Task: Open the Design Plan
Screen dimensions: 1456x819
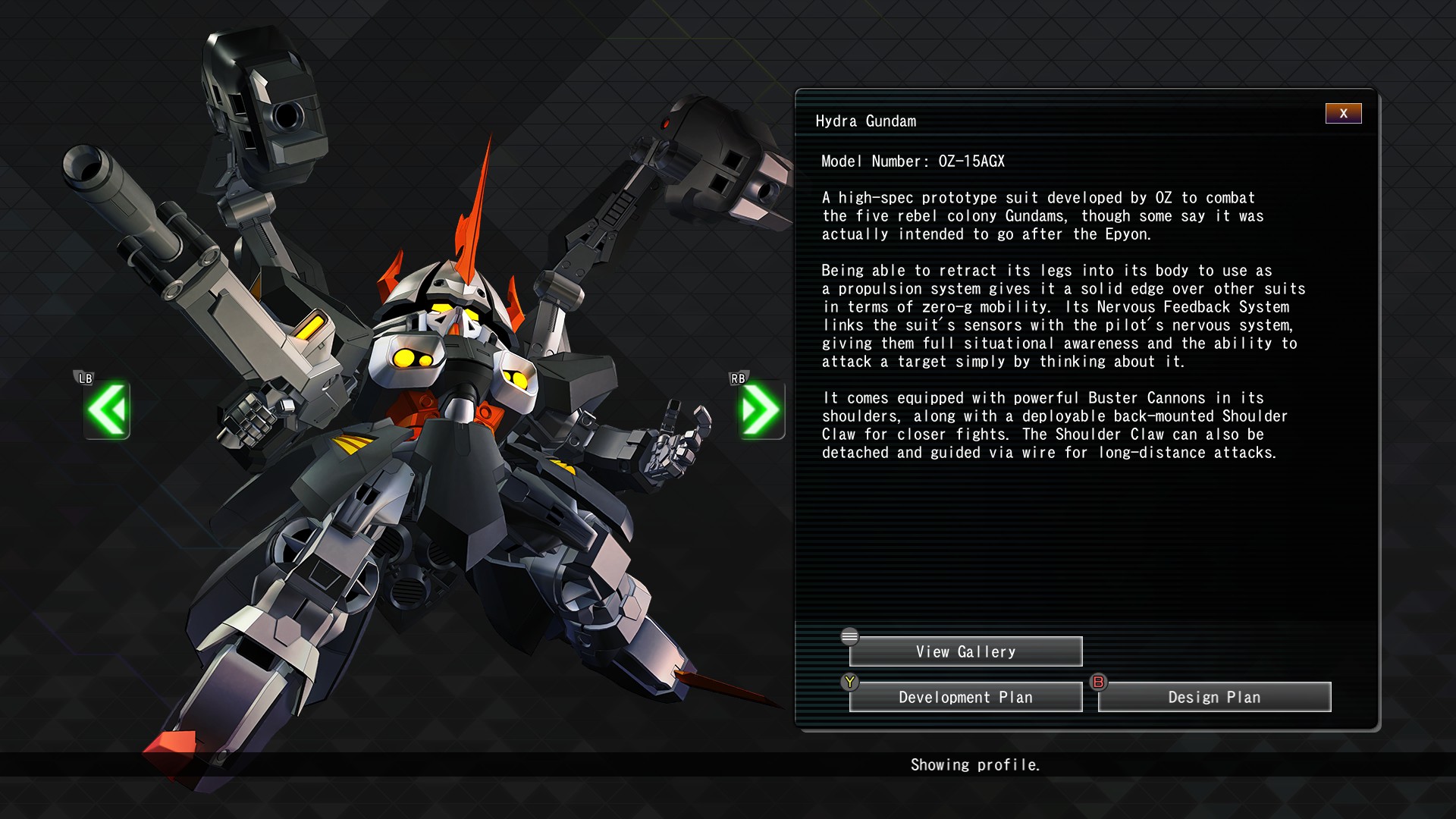Action: click(x=1214, y=698)
